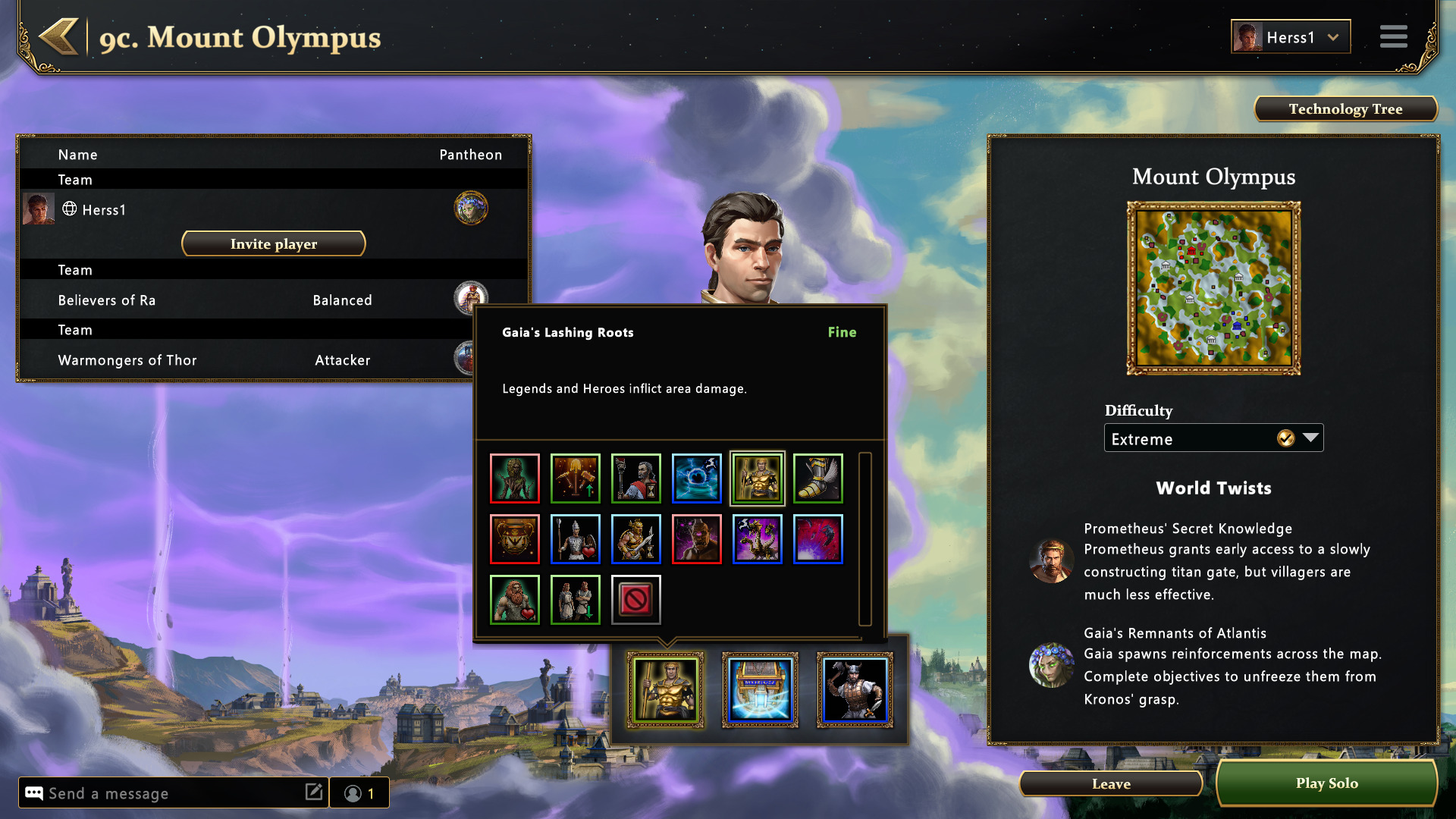Invite a player to the team
Image resolution: width=1456 pixels, height=819 pixels.
(273, 243)
